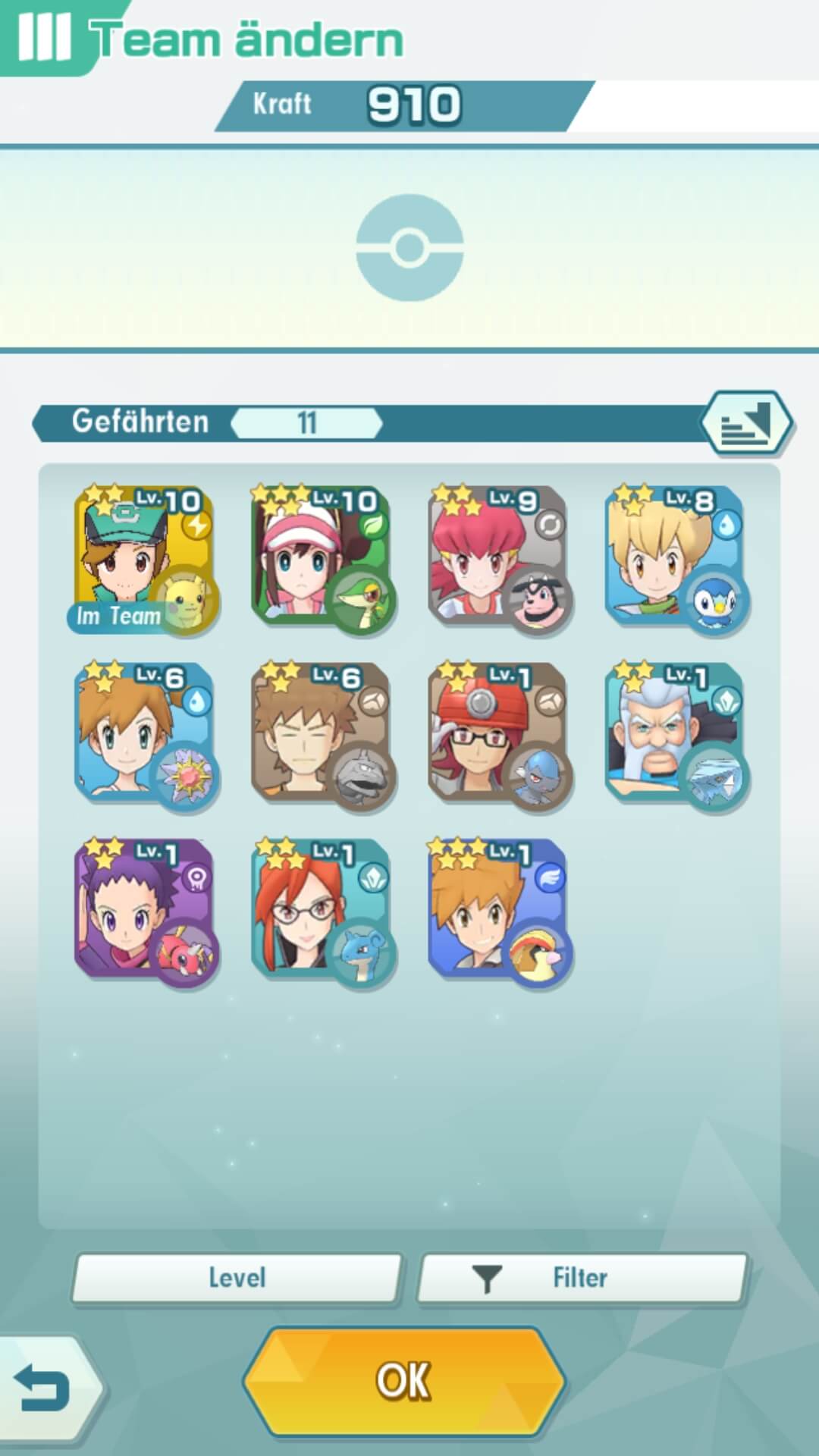Pick the Miltank sync pair
This screenshot has height=1456, width=819.
coord(497,558)
